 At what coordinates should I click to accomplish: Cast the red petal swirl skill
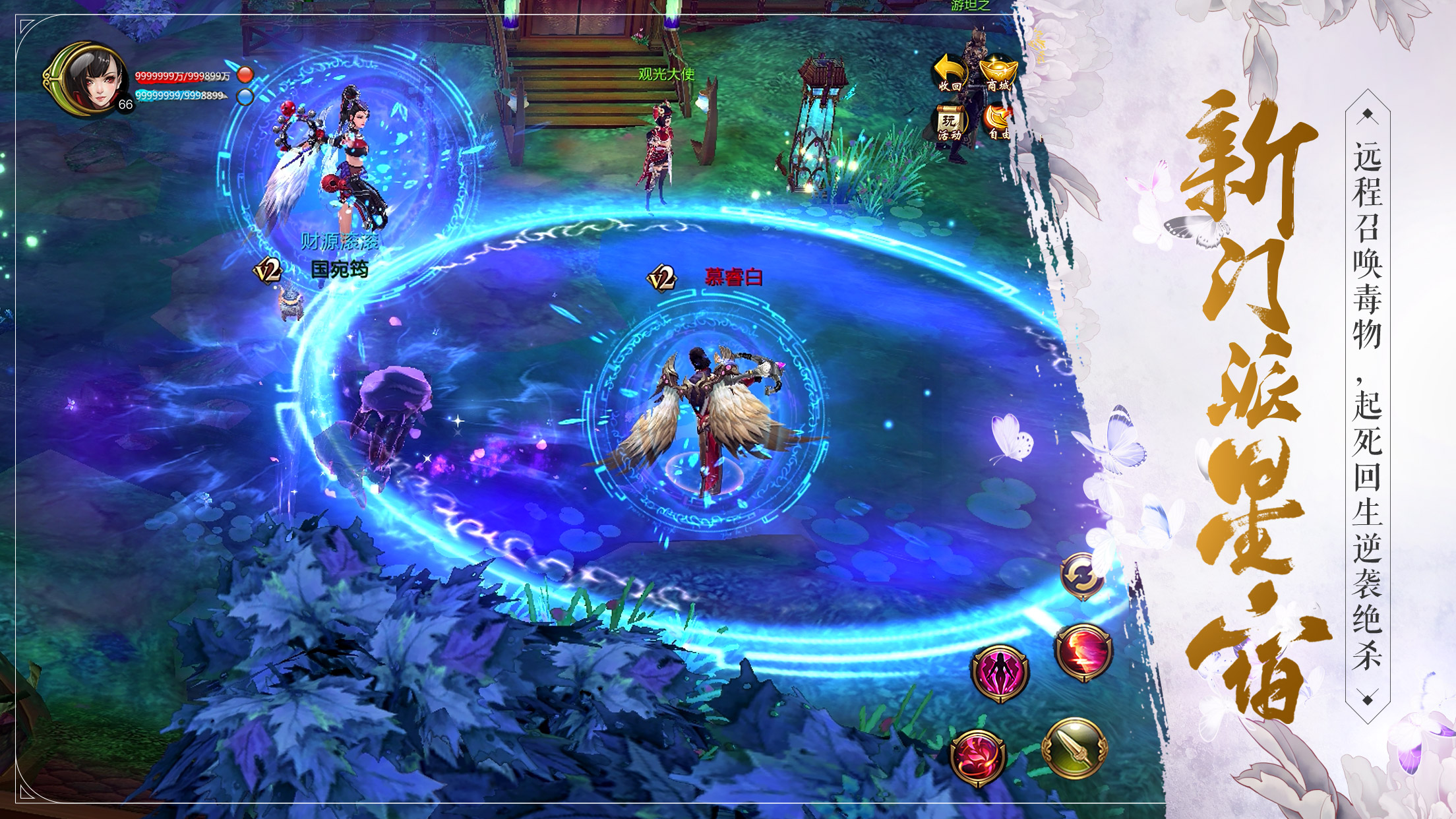(x=978, y=758)
